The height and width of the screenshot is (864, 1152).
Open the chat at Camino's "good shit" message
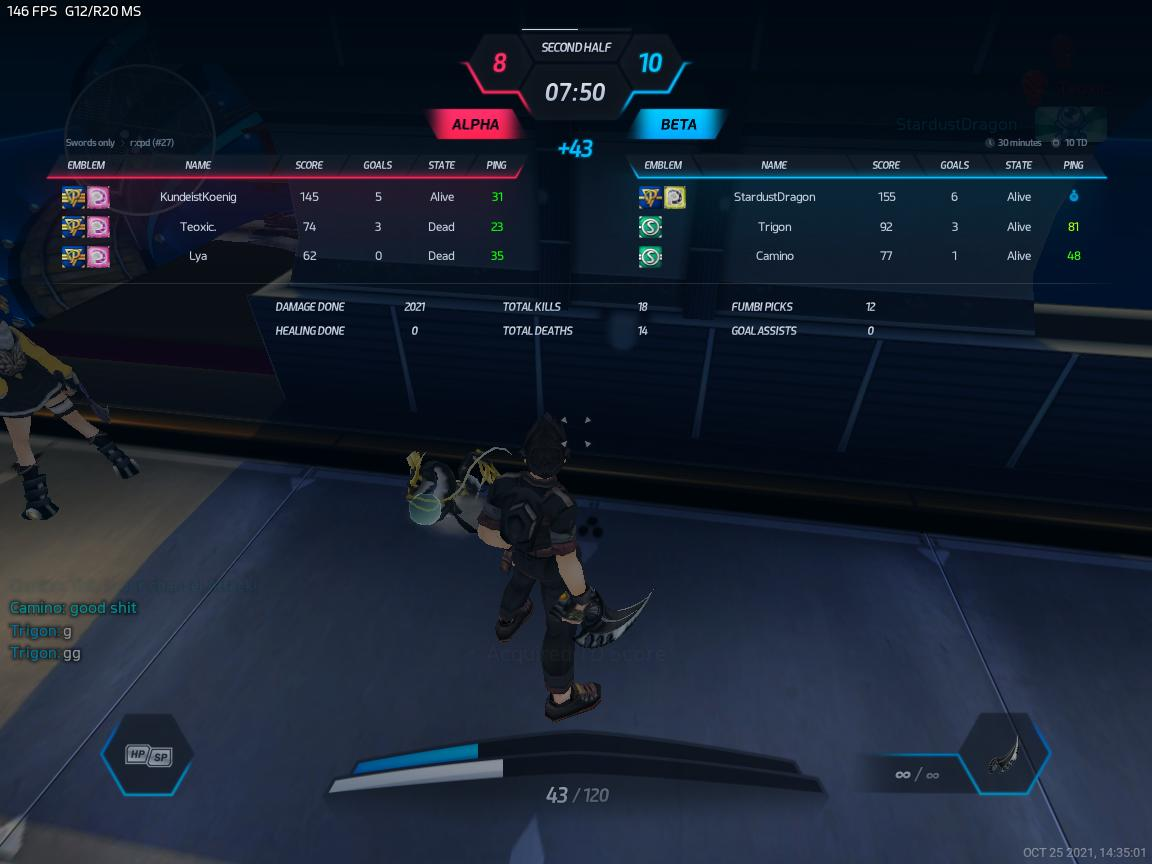pos(73,608)
